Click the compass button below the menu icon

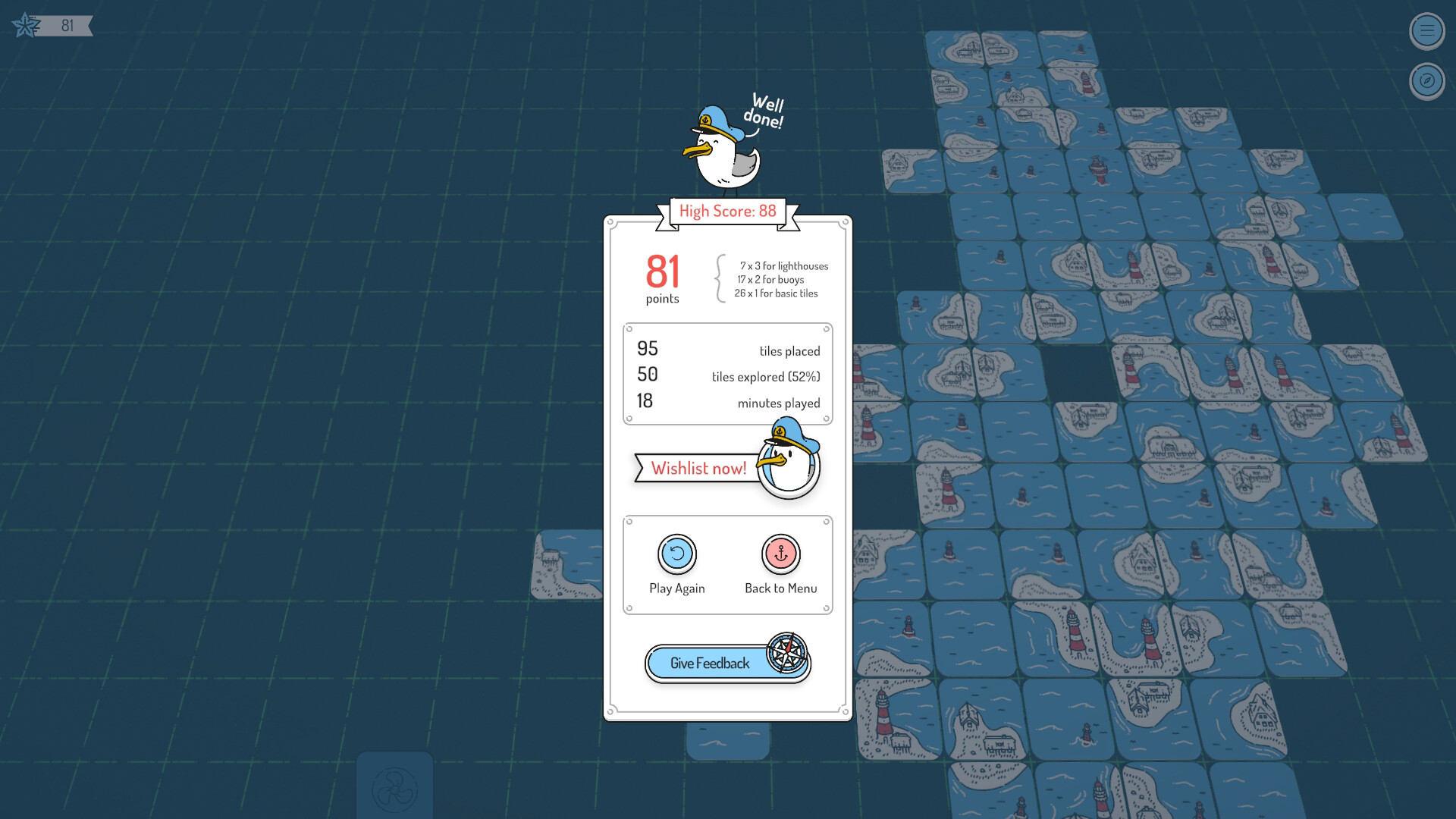[x=1426, y=79]
